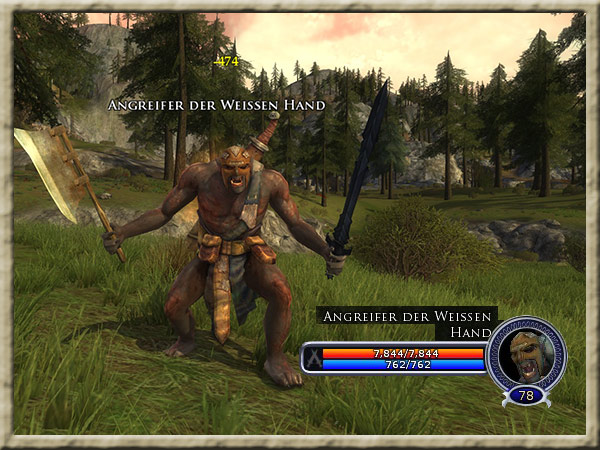Click the floating Angreifer der Weissen Hand nameplate
Viewport: 600px width, 450px height.
point(216,105)
